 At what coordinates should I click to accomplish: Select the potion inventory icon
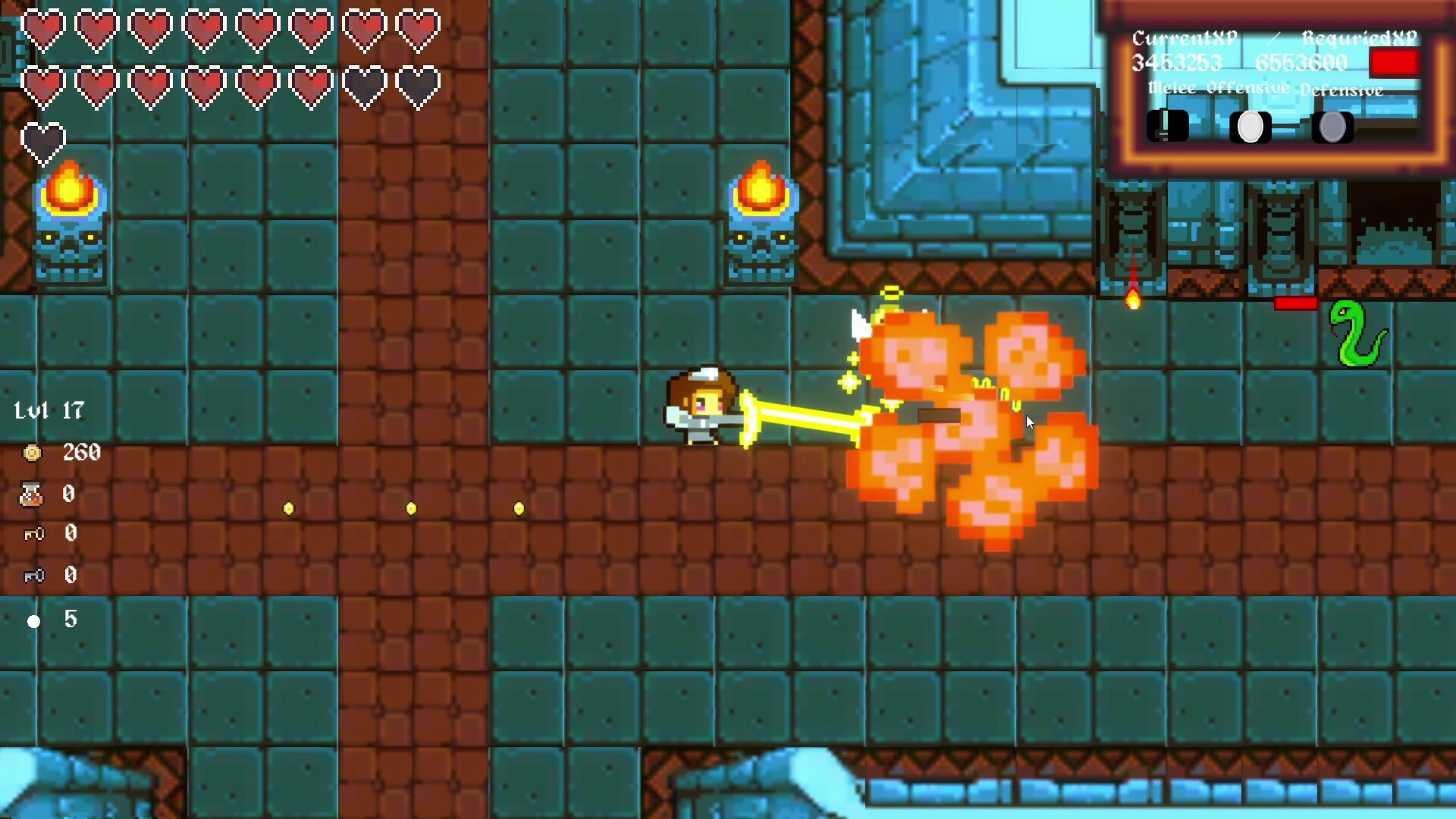pos(32,494)
